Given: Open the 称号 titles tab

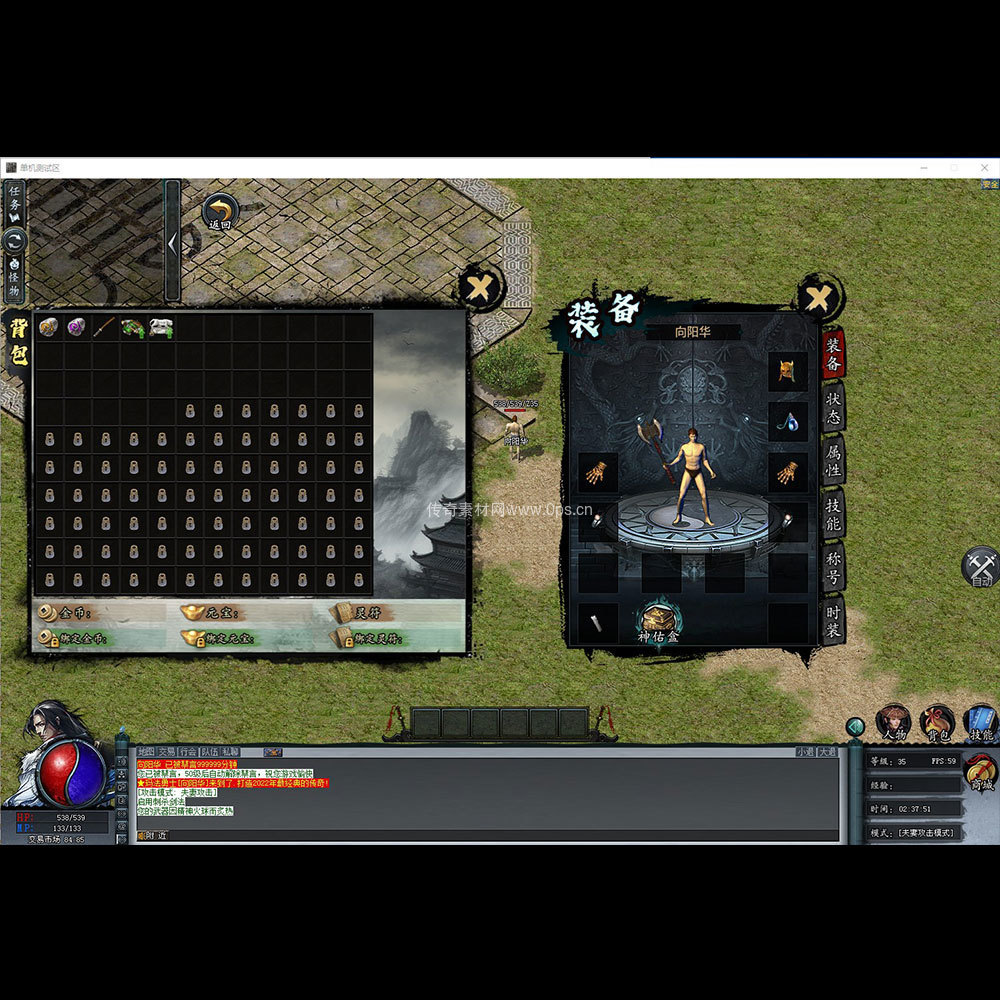Looking at the screenshot, I should [x=833, y=568].
